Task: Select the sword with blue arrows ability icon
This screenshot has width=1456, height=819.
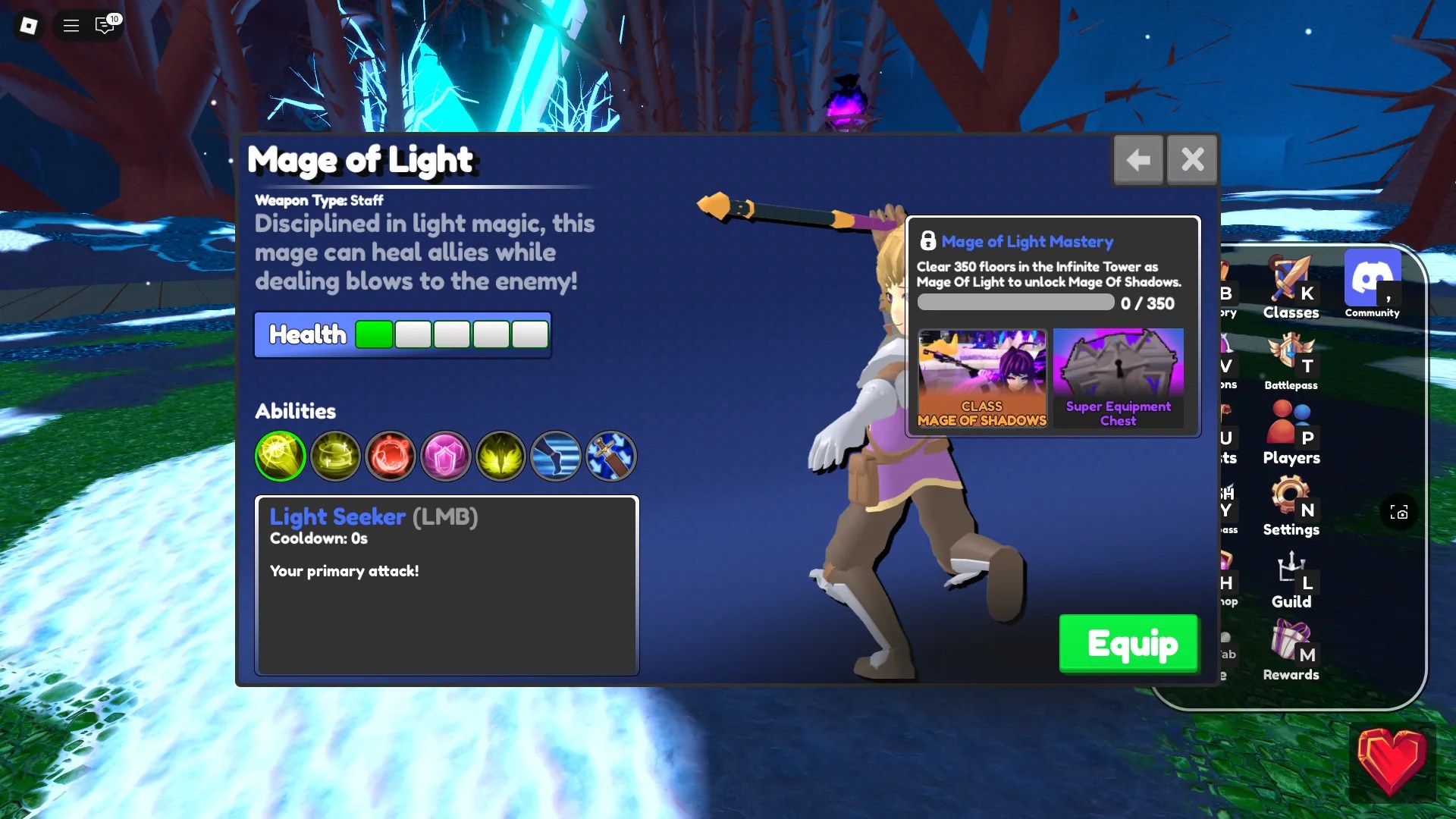Action: [611, 456]
